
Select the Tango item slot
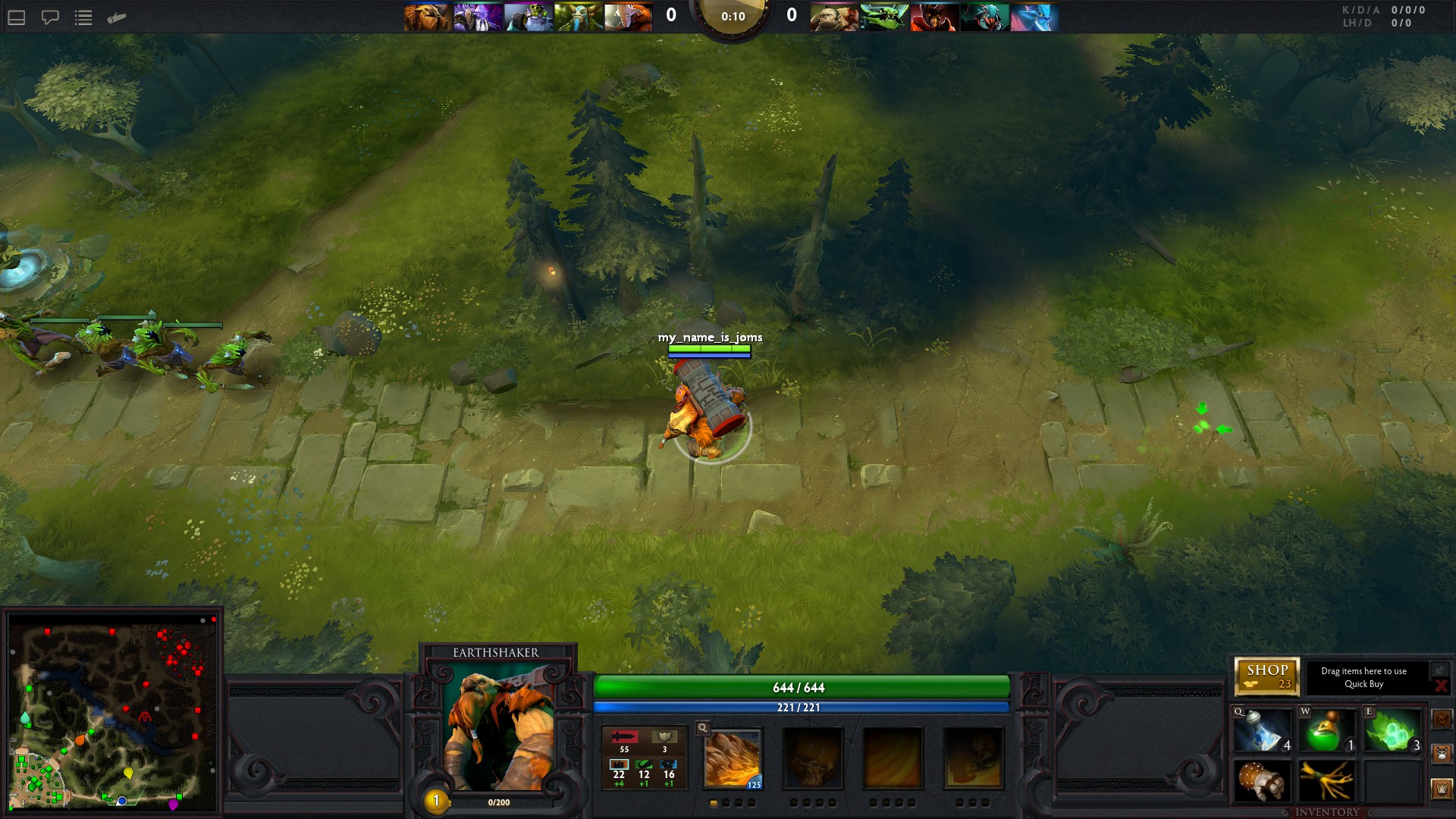click(x=1392, y=731)
